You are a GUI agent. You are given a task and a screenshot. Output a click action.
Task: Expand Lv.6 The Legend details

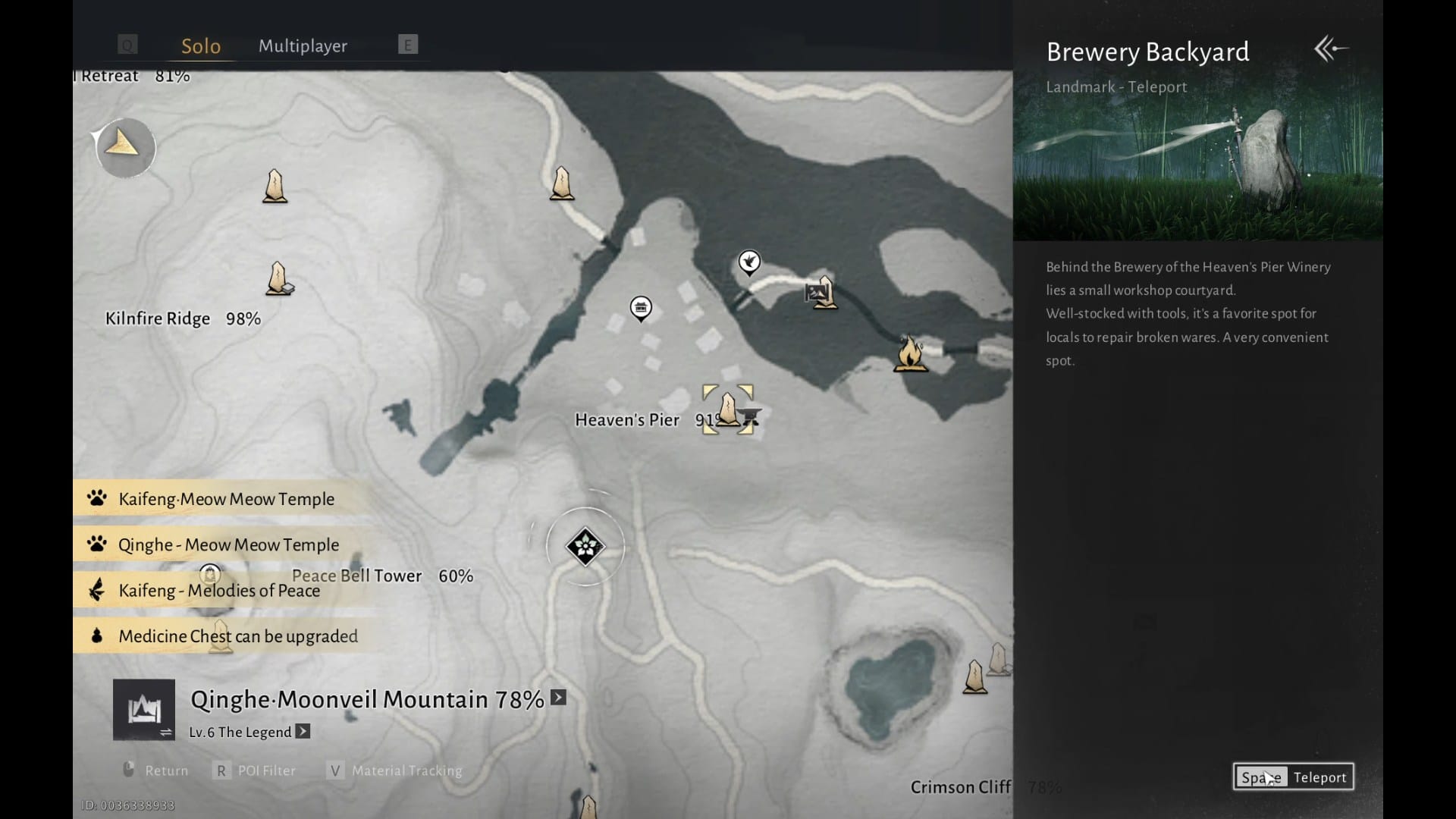pyautogui.click(x=303, y=732)
